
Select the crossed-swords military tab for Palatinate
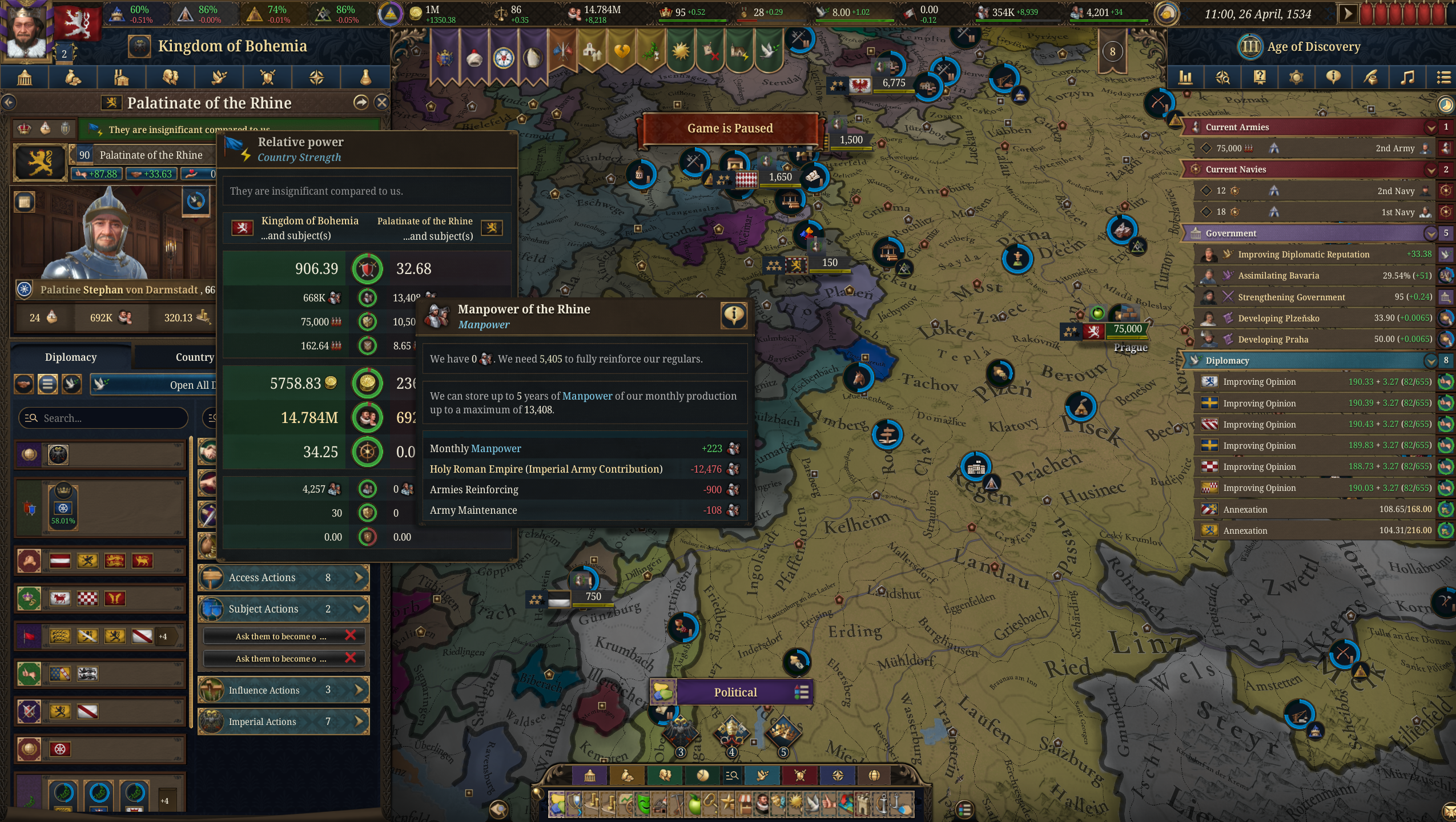(267, 77)
